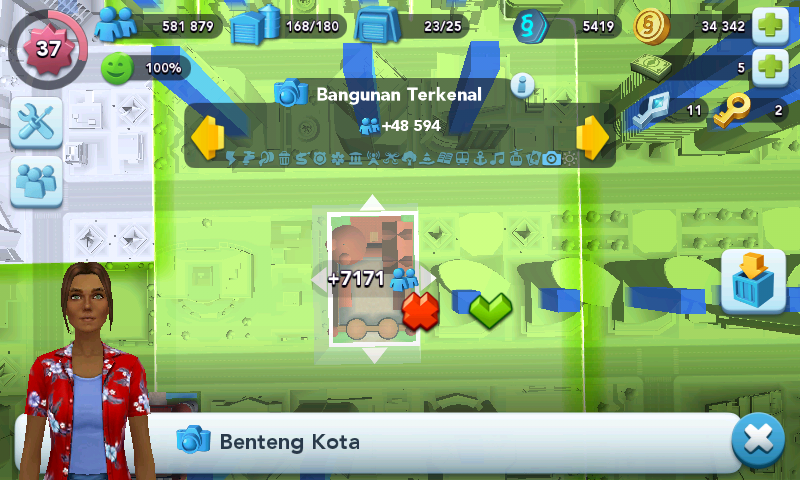Open the city storage box button
This screenshot has height=480, width=800.
[752, 281]
